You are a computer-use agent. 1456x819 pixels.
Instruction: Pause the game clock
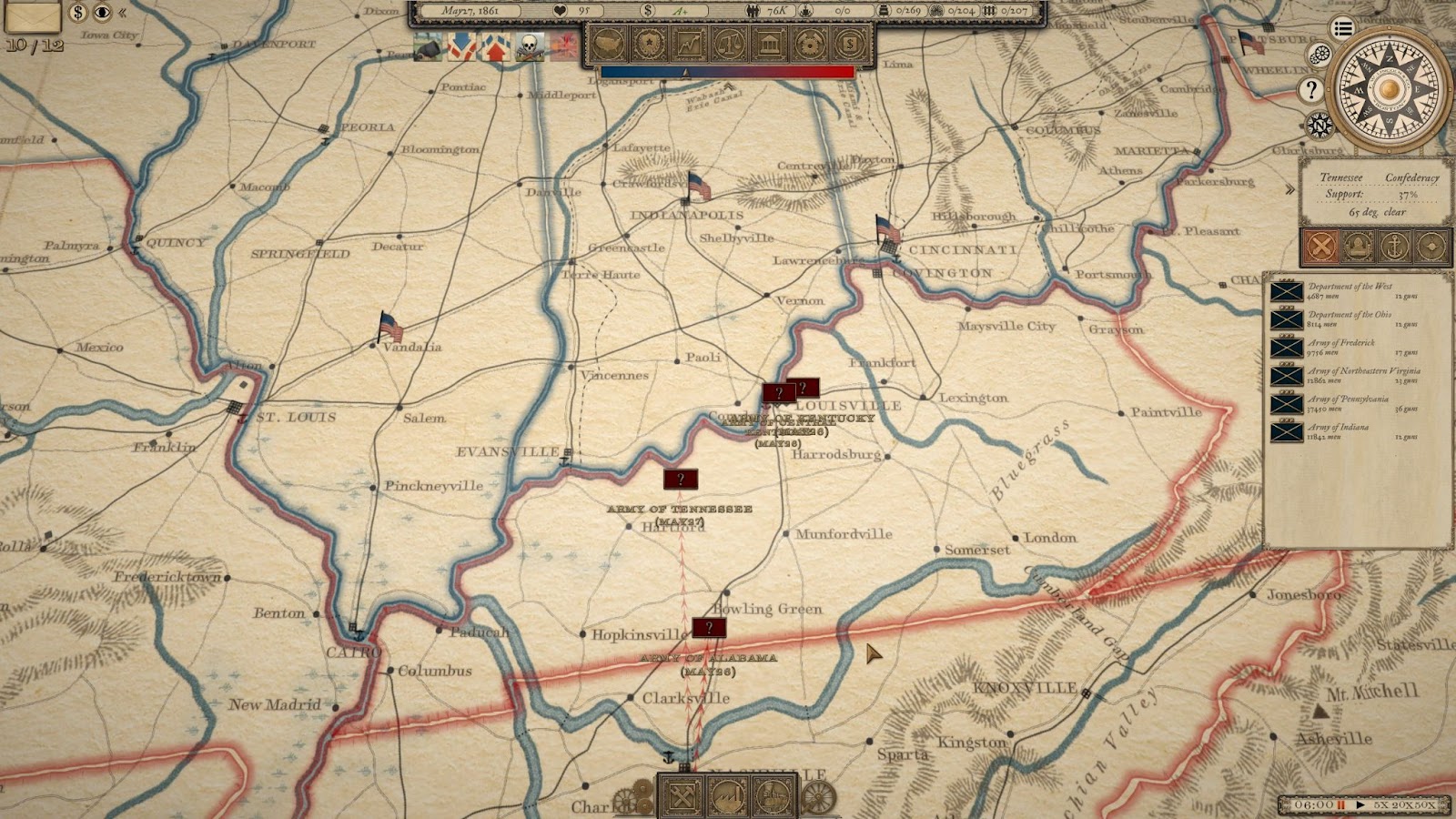1340,804
